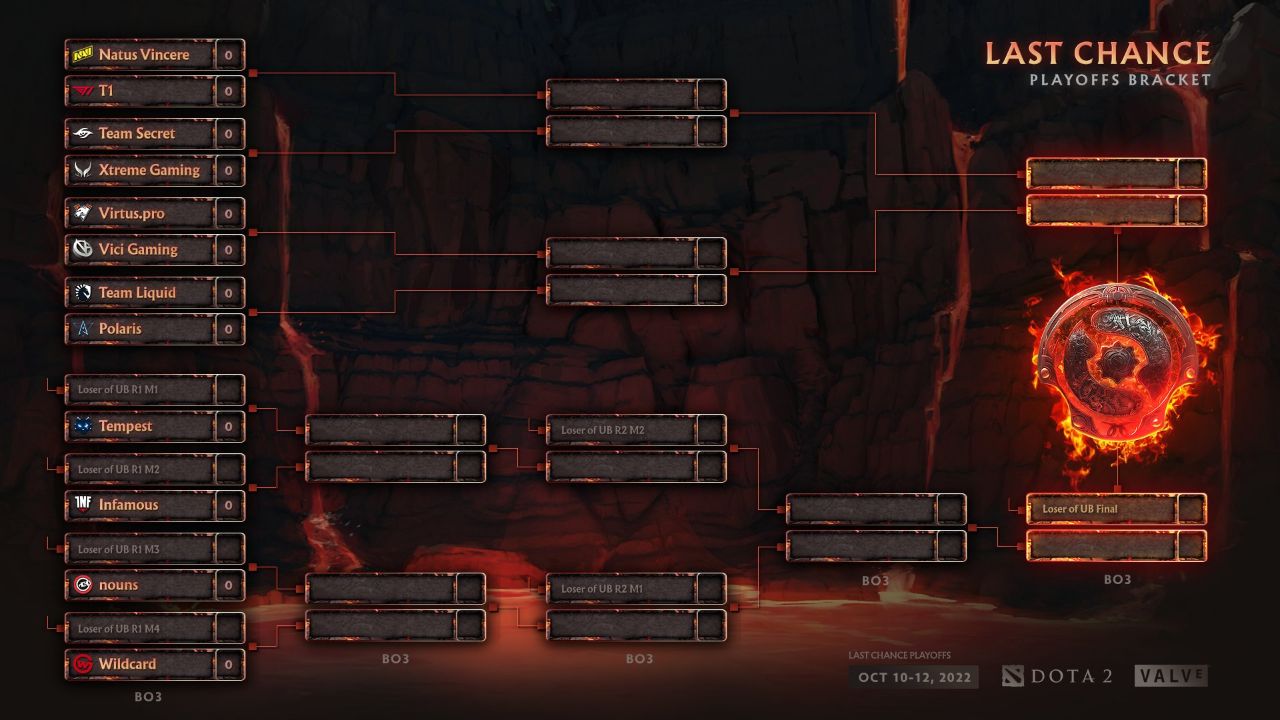Screen dimensions: 1280x720
Task: Choose the Loser of UB R1 M3 slot
Action: 142,549
